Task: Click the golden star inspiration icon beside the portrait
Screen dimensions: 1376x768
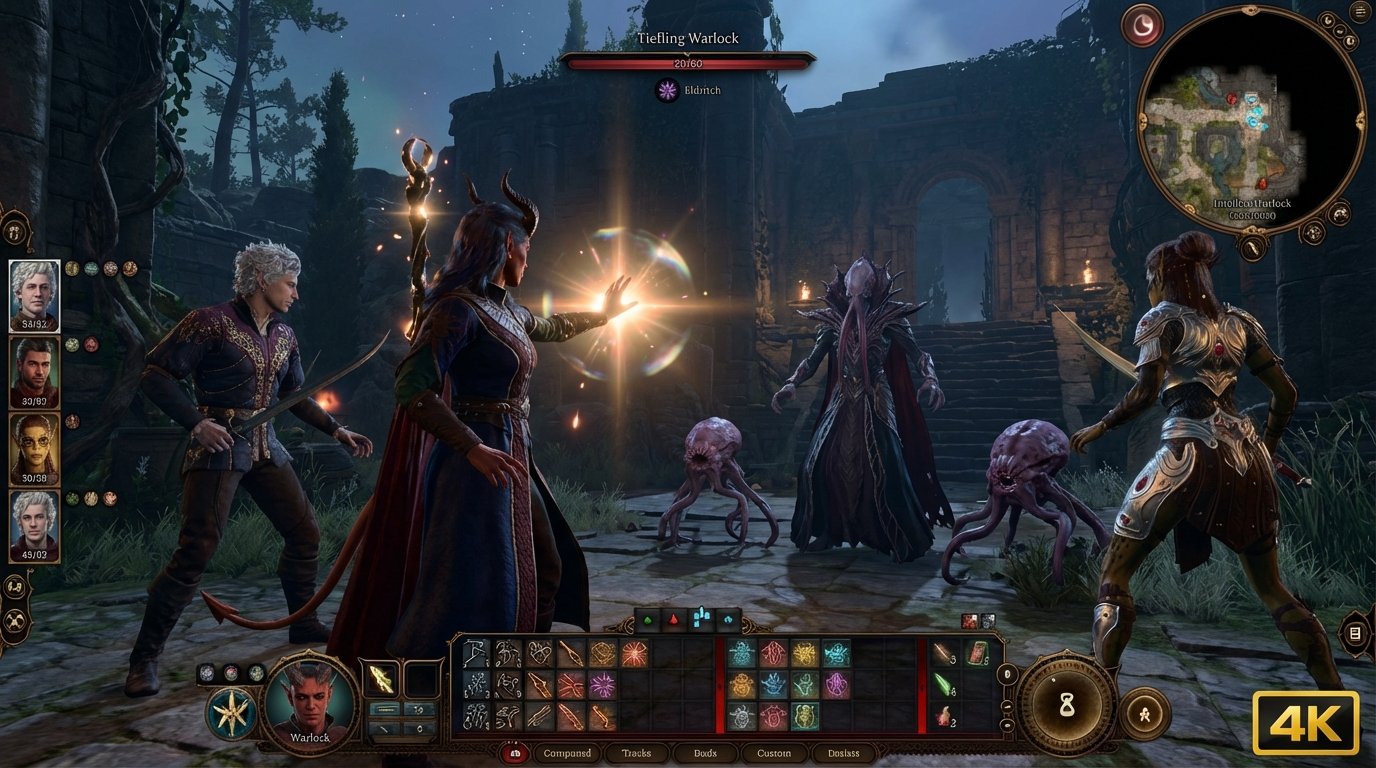Action: 231,710
